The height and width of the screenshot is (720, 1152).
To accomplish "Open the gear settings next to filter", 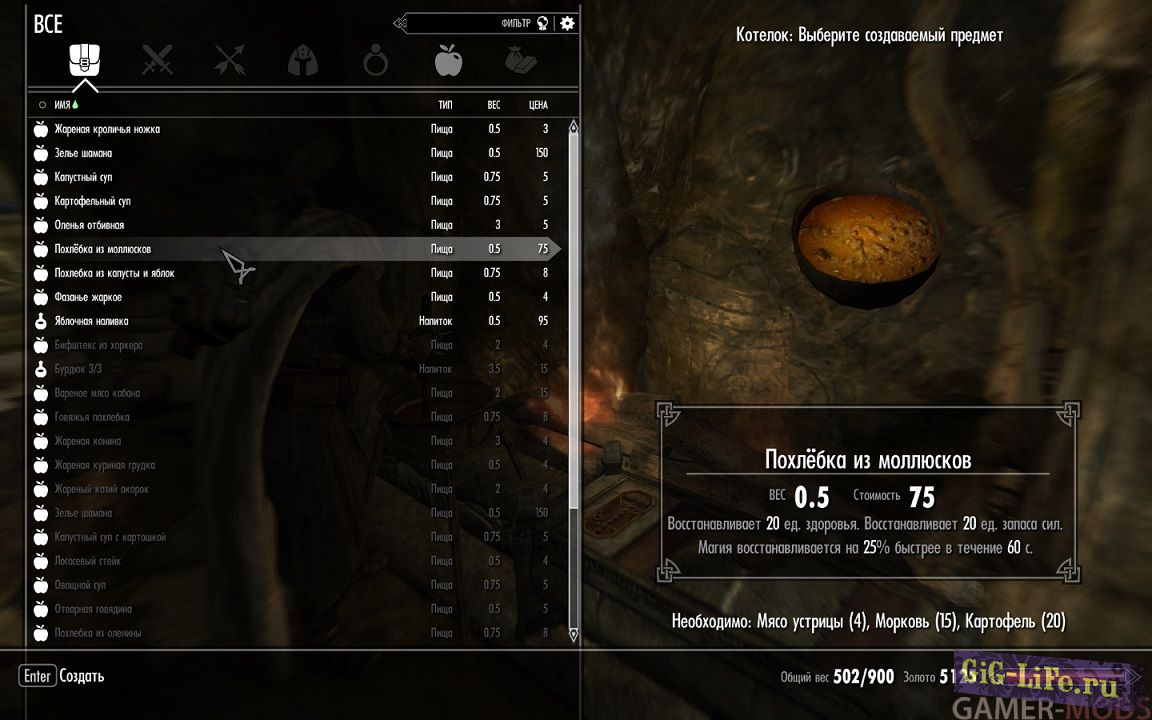I will tap(568, 23).
